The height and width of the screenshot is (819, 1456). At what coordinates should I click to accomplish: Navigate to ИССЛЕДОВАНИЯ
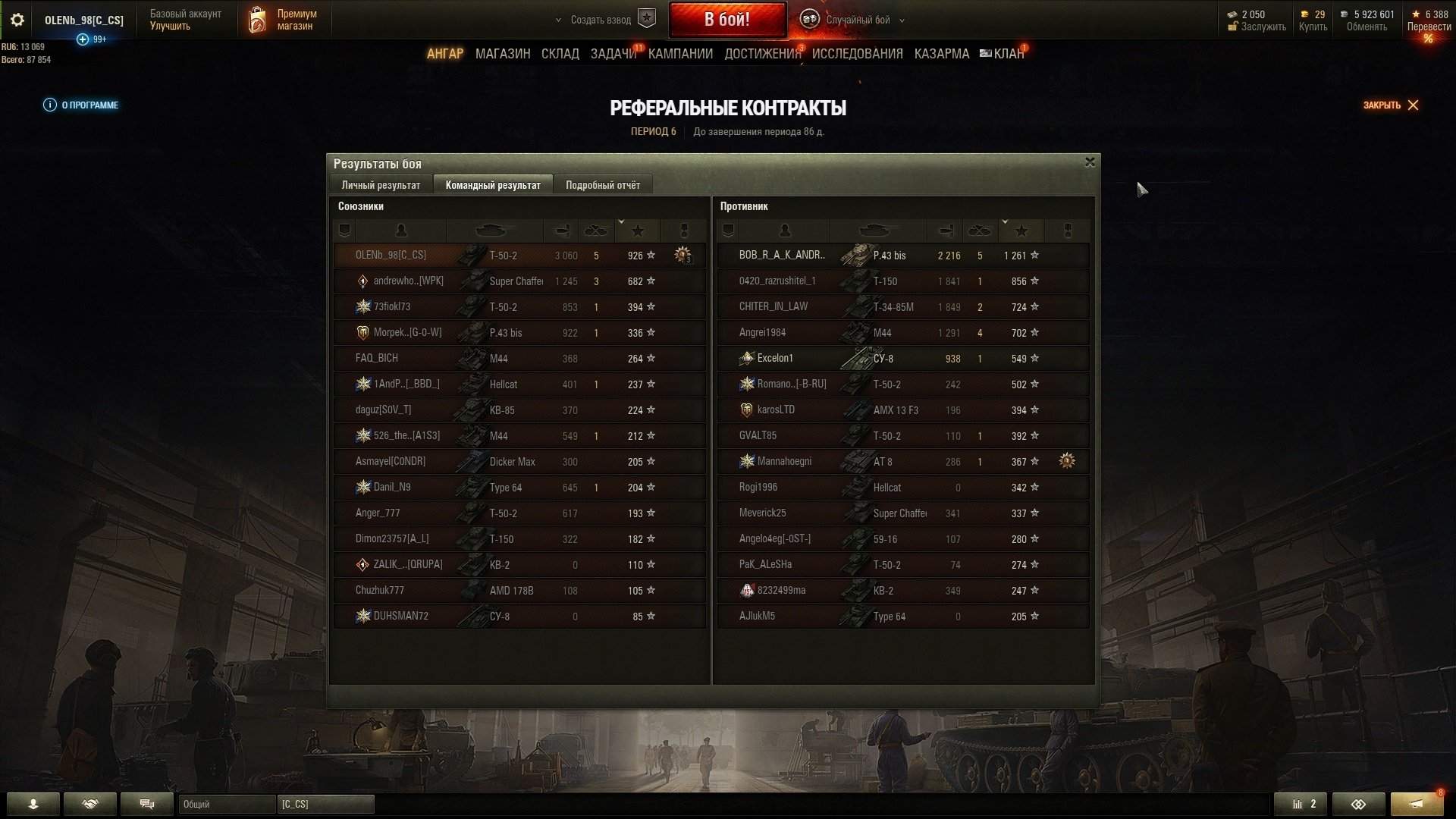(857, 54)
